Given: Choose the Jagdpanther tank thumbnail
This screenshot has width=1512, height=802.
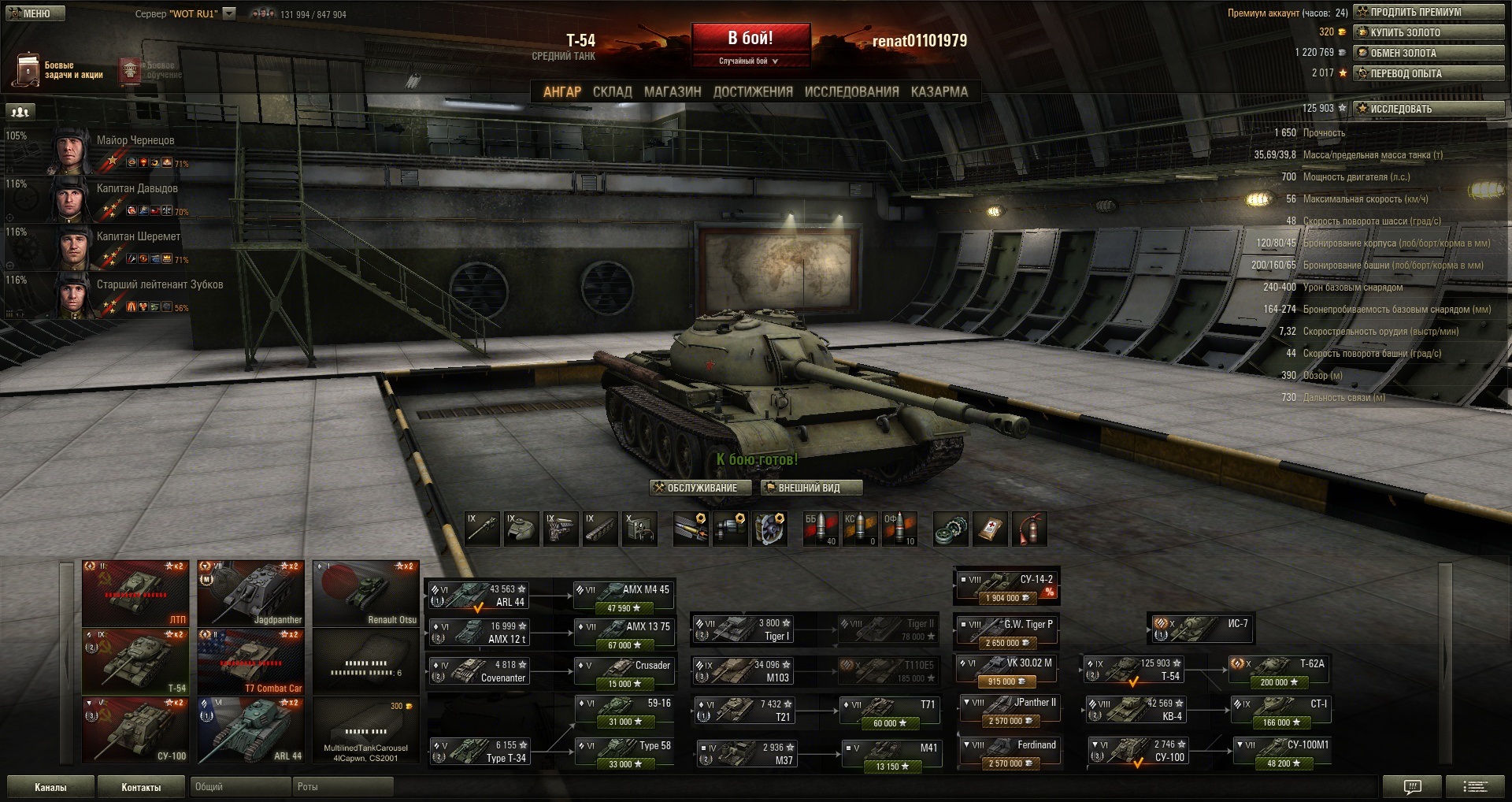Looking at the screenshot, I should pyautogui.click(x=250, y=593).
